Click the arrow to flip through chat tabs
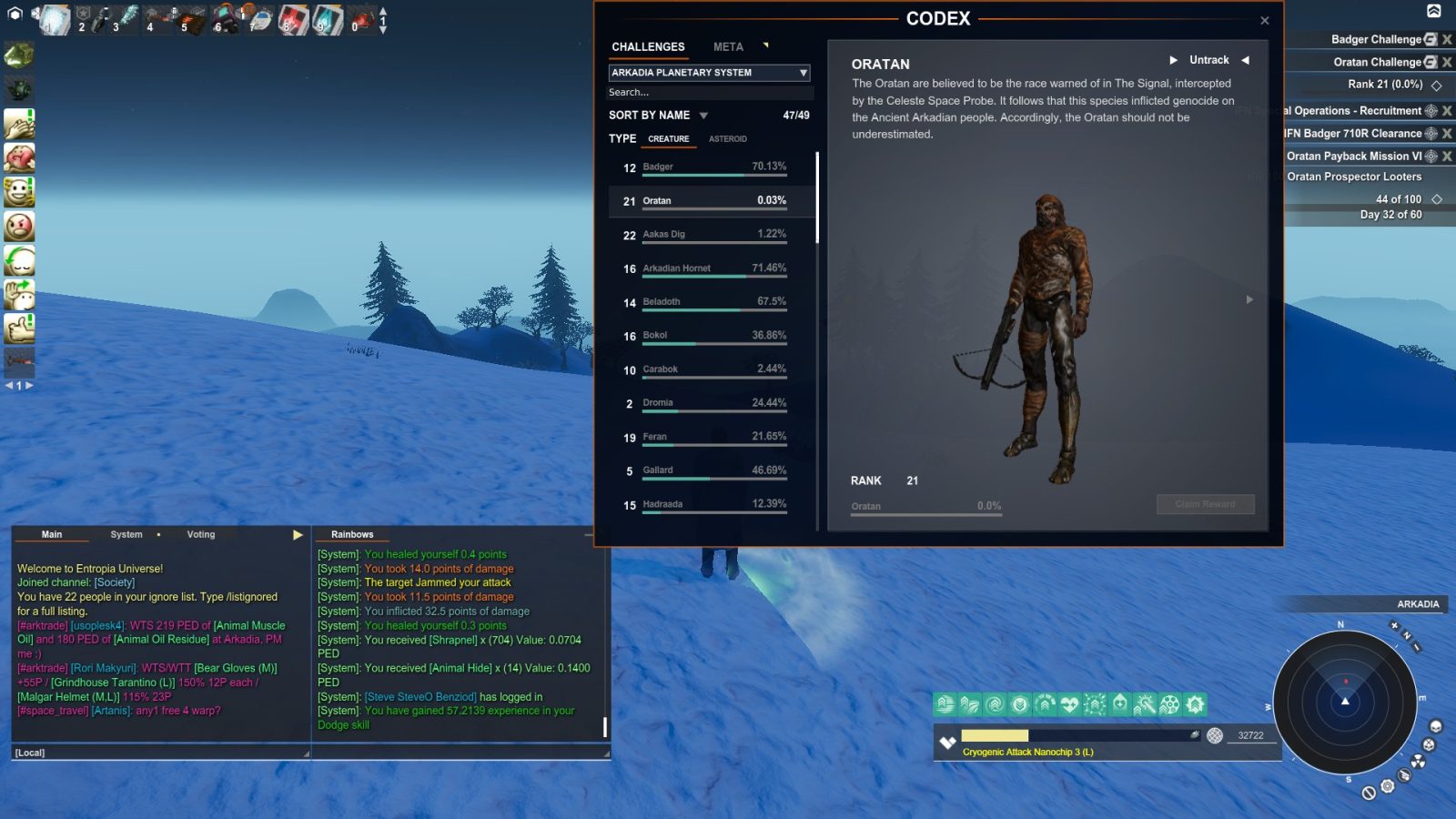 297,534
